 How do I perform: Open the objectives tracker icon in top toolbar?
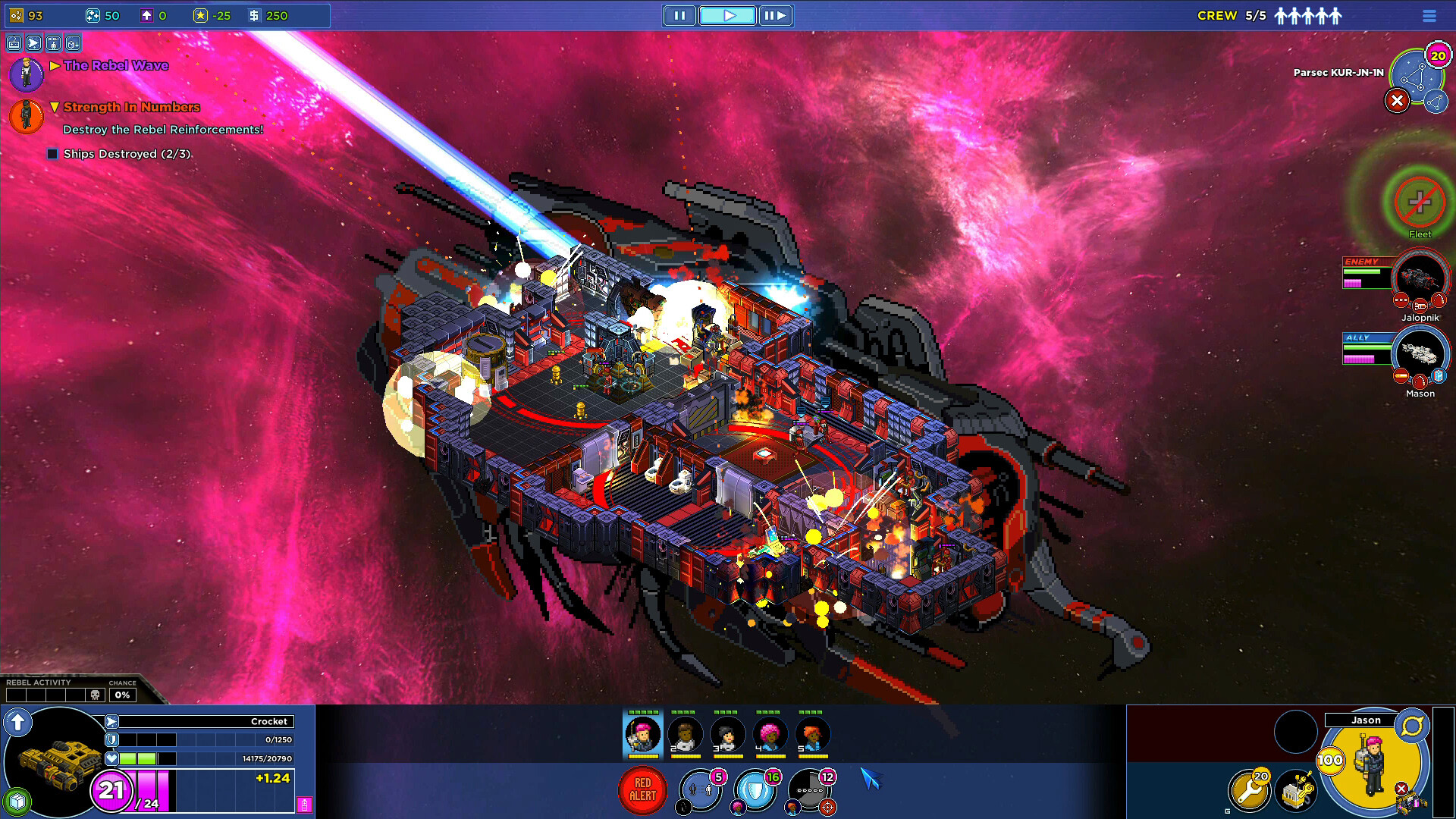click(x=53, y=43)
